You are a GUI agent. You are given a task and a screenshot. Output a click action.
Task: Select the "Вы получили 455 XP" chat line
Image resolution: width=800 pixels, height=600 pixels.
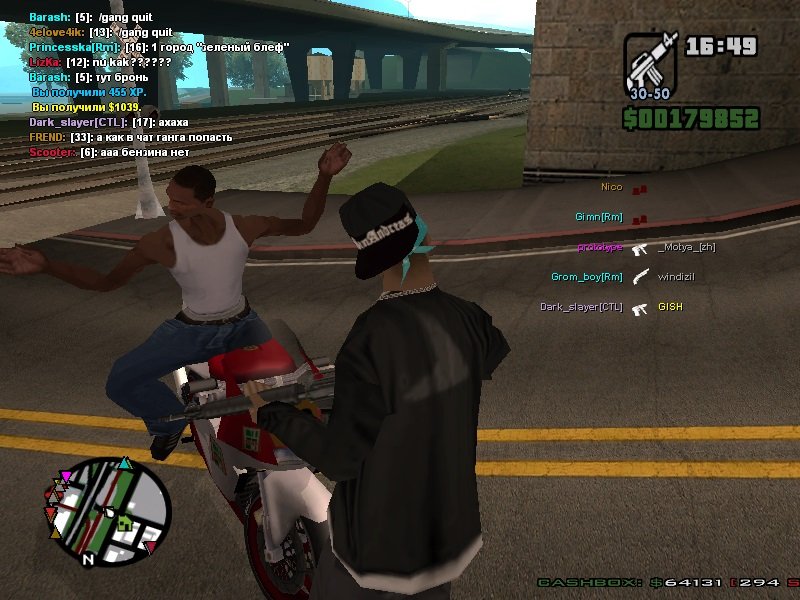(x=90, y=92)
